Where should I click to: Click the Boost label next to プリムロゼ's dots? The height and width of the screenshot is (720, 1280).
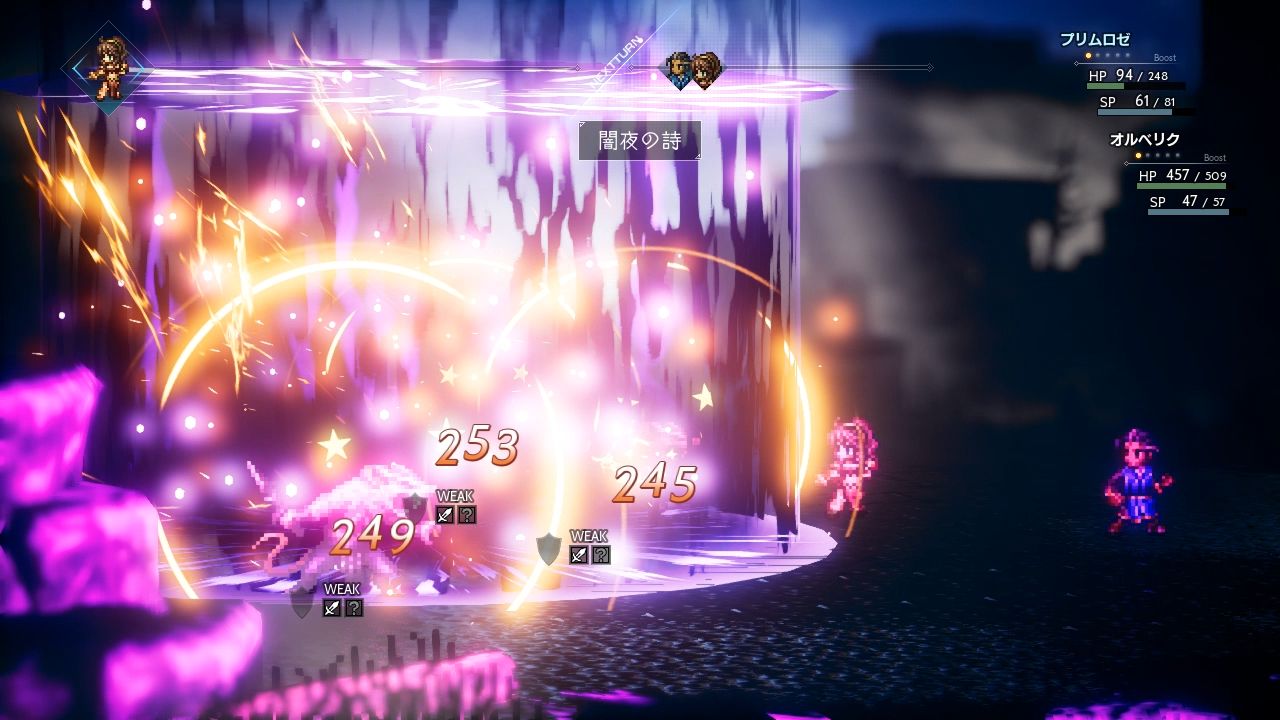tap(1165, 58)
